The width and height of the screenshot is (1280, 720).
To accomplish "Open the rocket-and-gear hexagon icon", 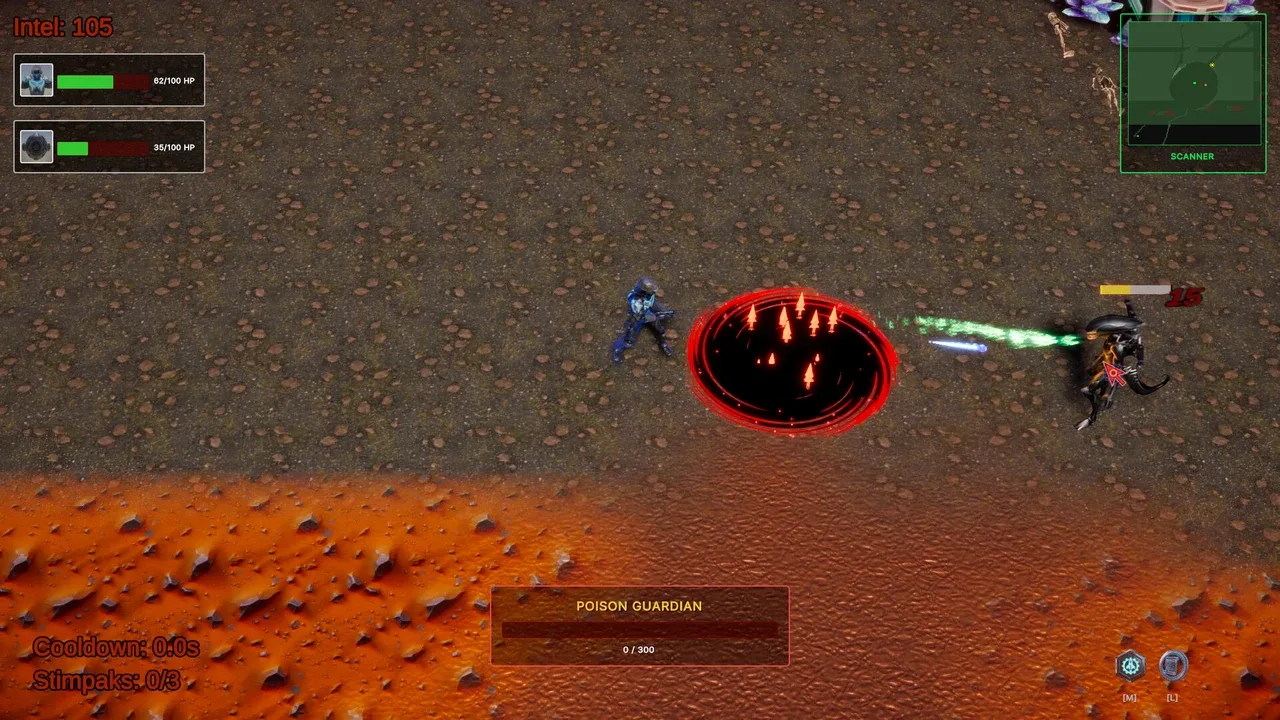I will tap(1130, 666).
